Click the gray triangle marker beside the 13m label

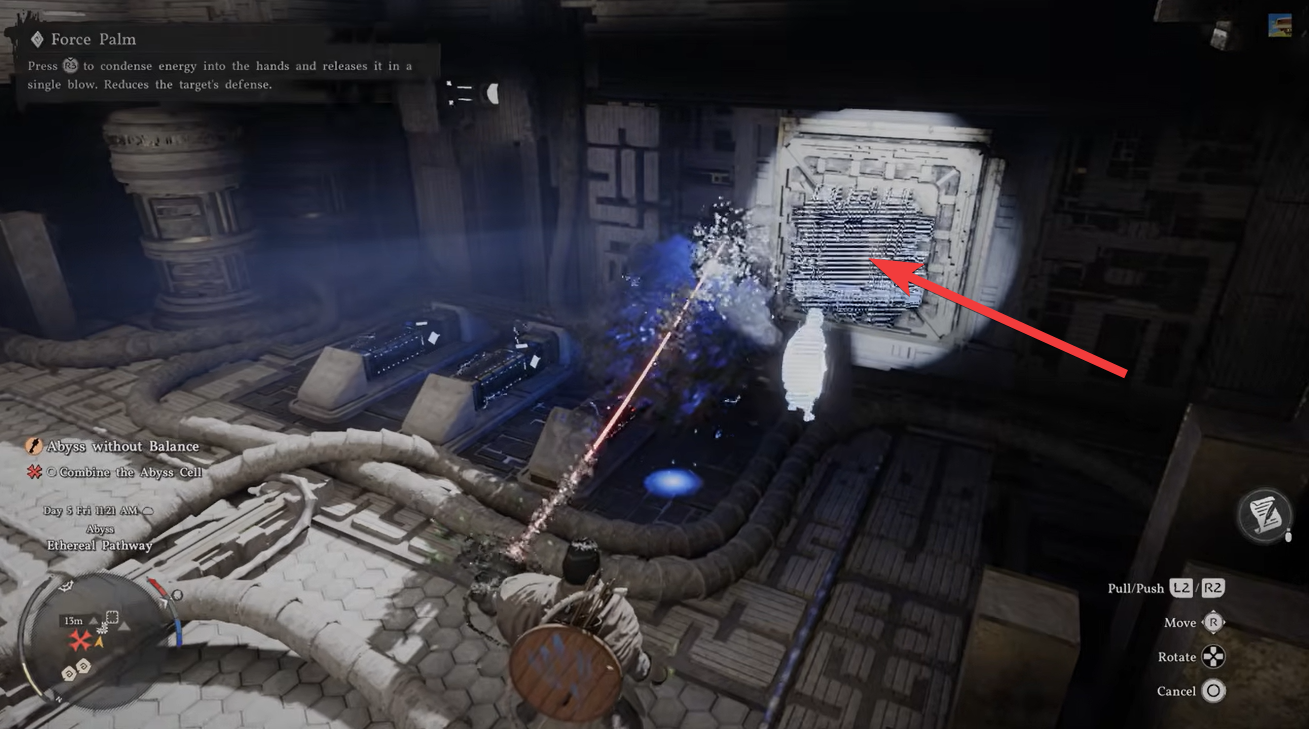(93, 621)
